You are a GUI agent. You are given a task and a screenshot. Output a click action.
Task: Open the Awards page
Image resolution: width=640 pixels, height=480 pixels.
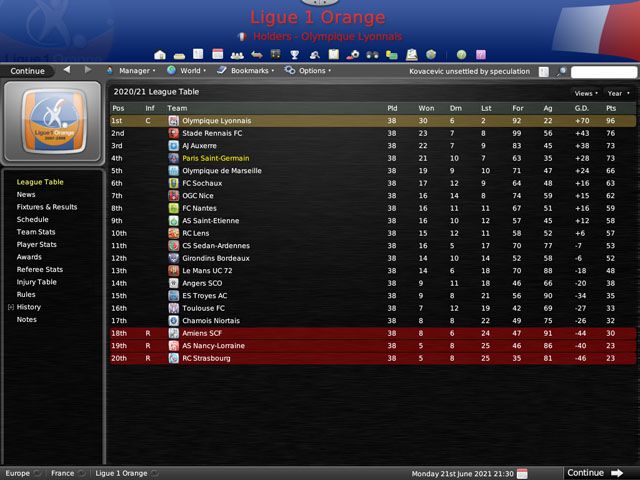coord(29,257)
